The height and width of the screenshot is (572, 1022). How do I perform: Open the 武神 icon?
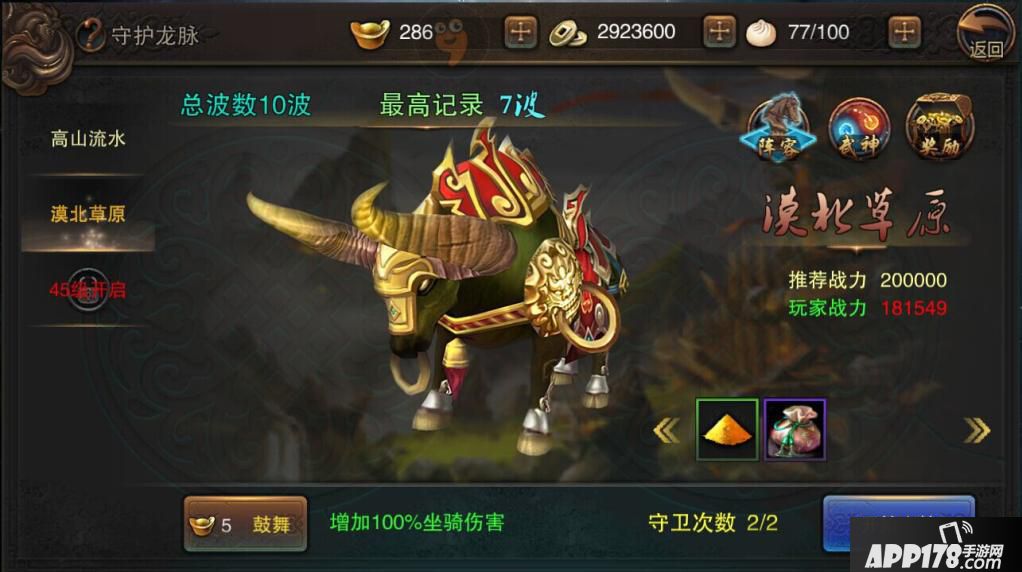(x=859, y=129)
